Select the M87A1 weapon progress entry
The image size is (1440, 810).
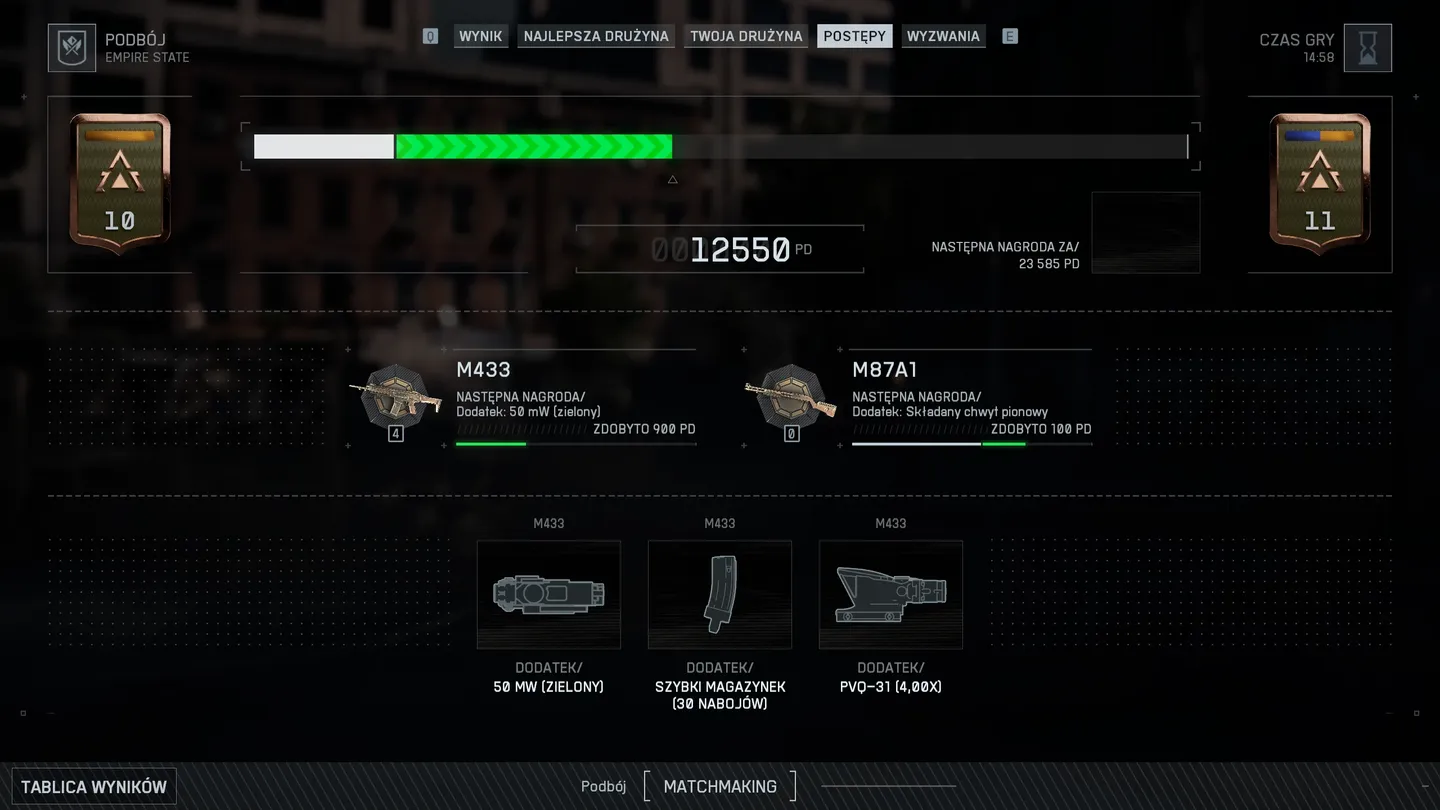pos(918,399)
